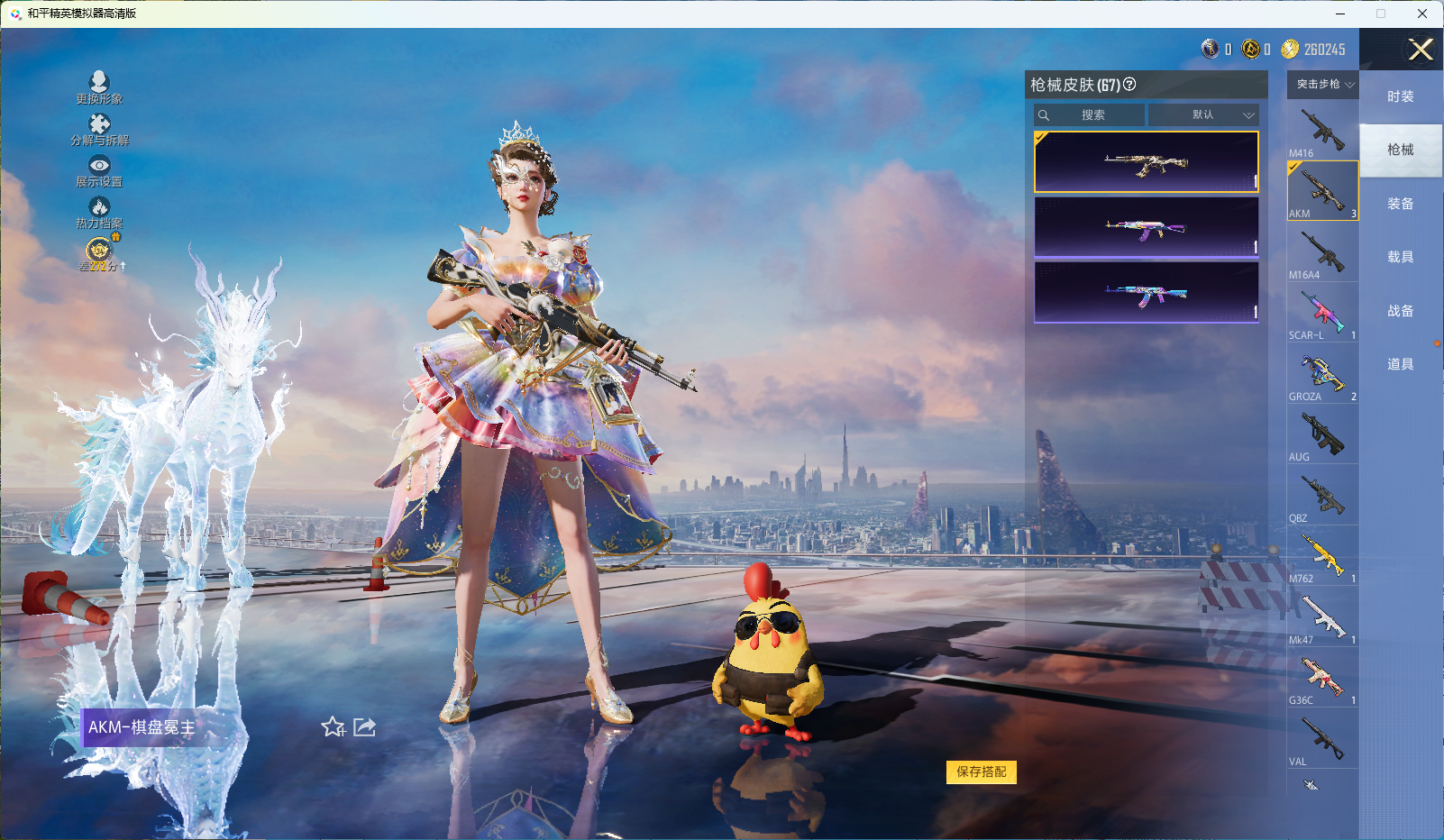Select the yellow M762 weapon entry
The image size is (1444, 840).
click(1322, 556)
